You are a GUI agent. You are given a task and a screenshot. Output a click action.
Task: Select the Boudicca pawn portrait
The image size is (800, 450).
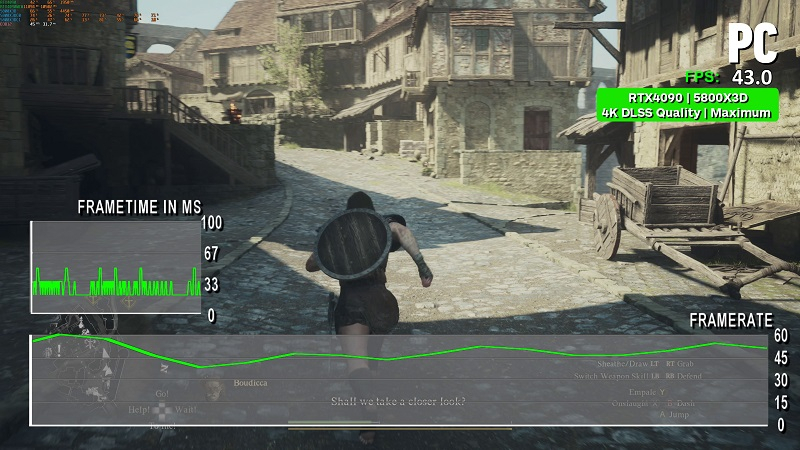pyautogui.click(x=212, y=388)
